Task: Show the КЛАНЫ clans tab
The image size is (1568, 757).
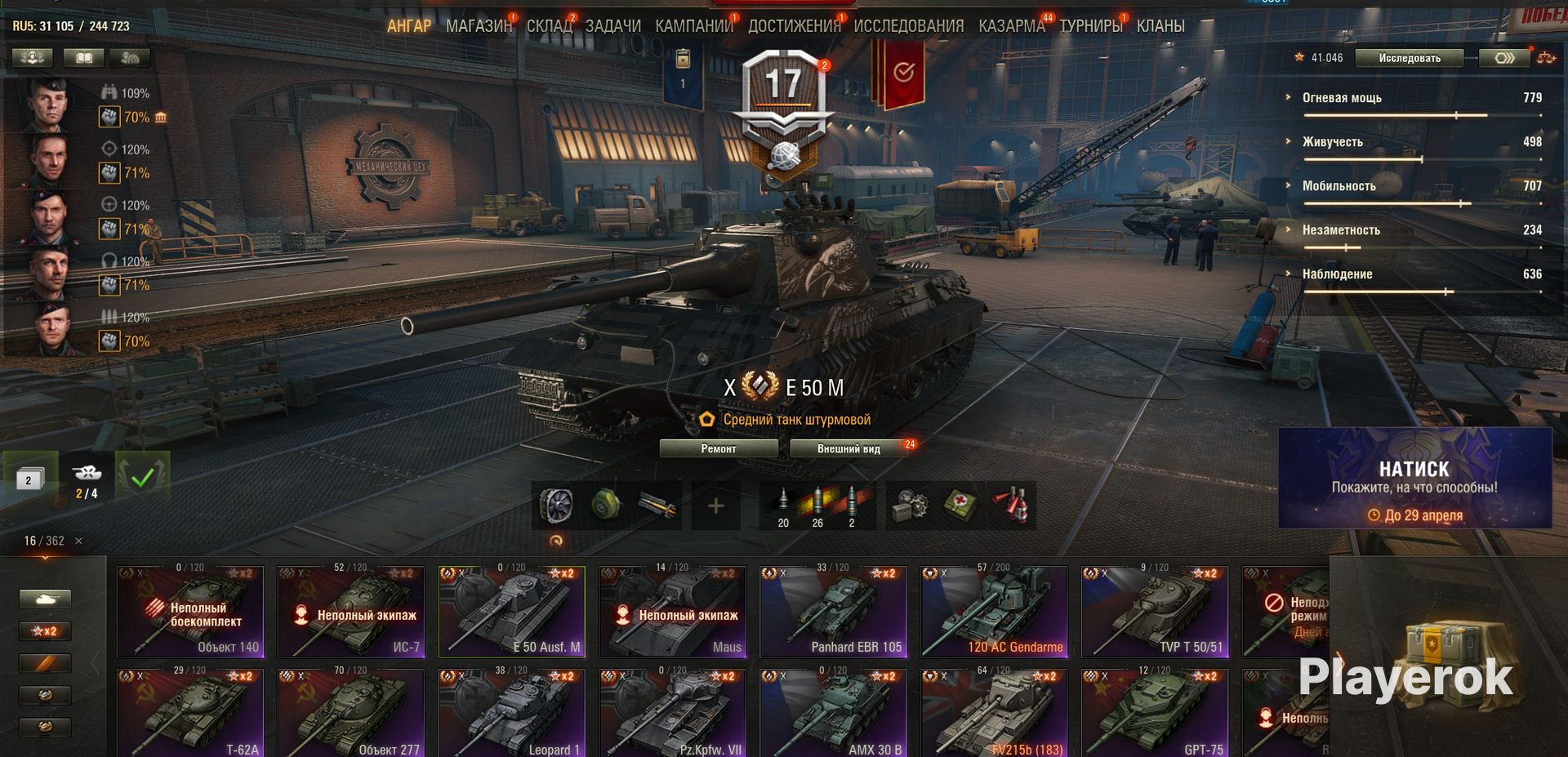Action: tap(1160, 26)
